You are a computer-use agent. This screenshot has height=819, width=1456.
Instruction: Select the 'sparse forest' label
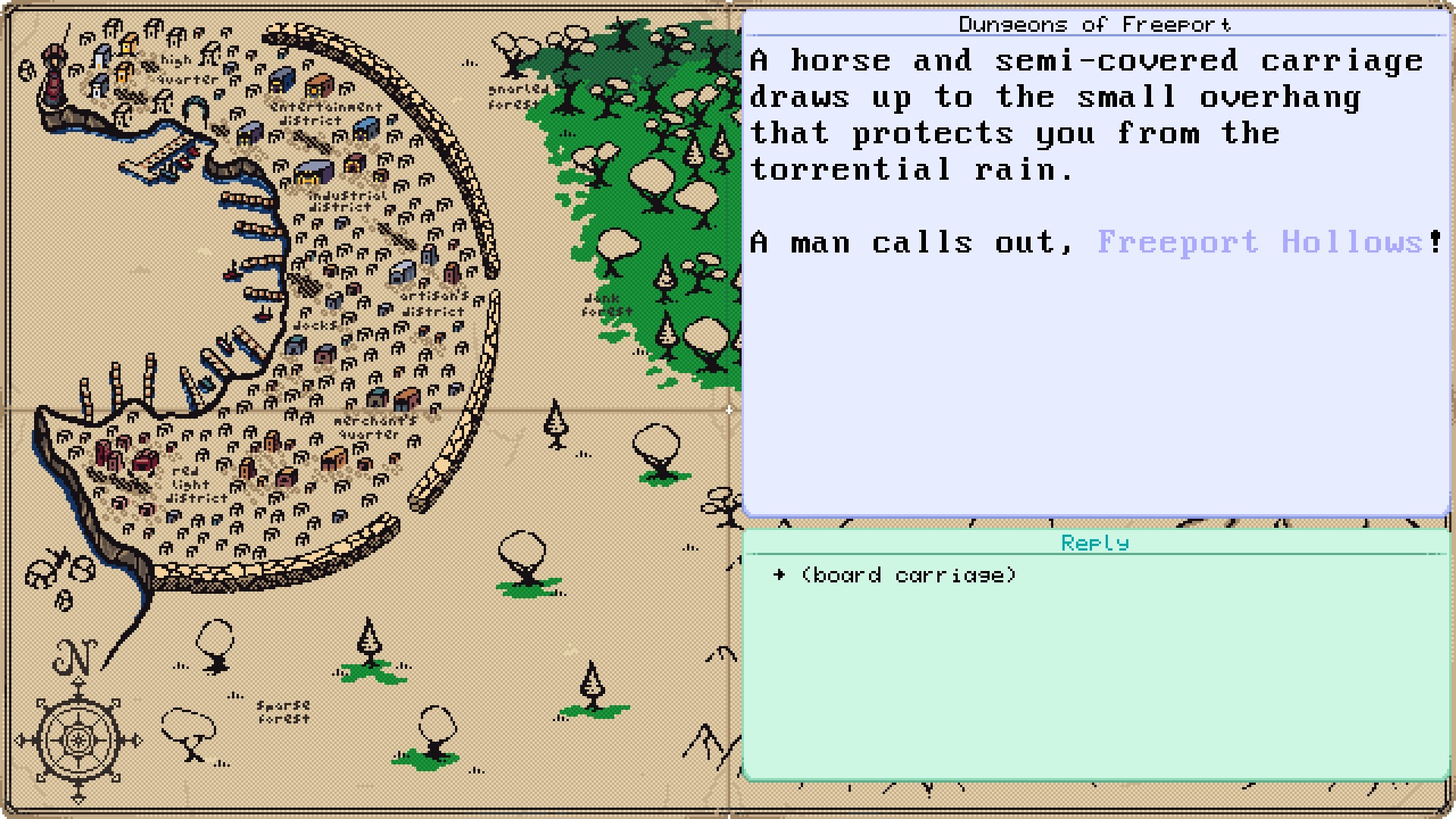point(284,709)
